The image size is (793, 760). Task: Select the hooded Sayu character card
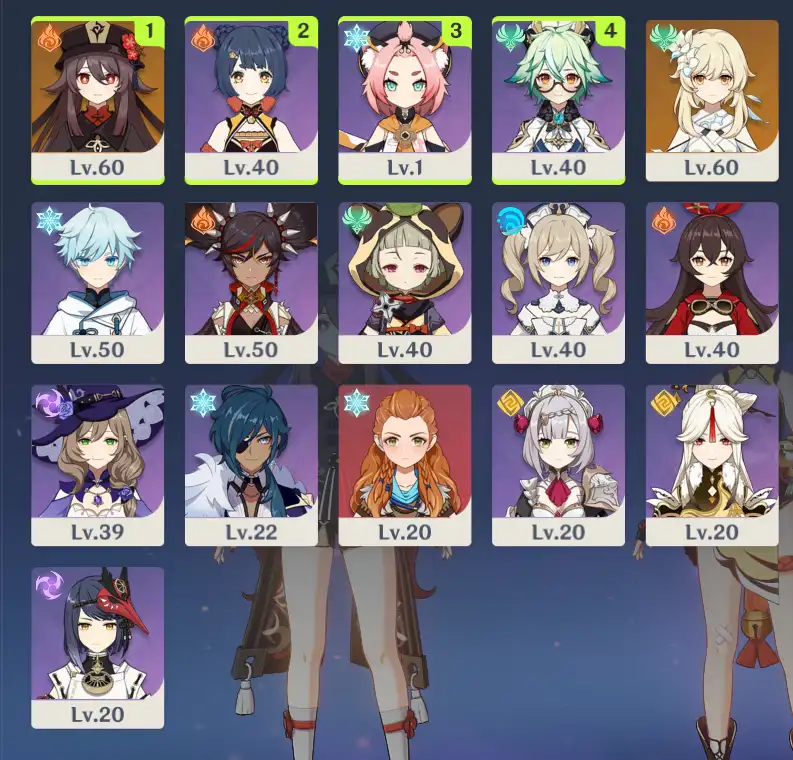[405, 282]
